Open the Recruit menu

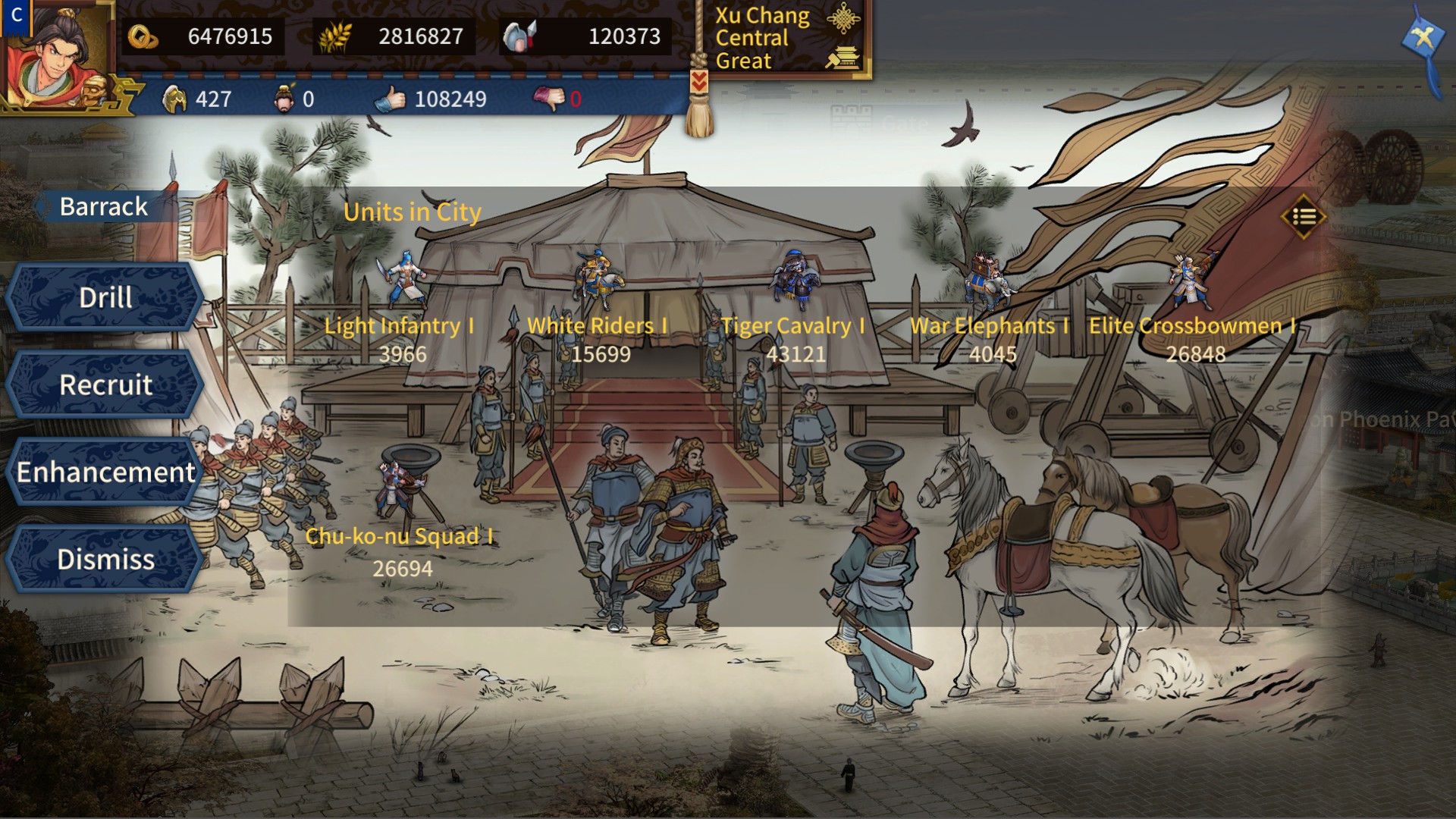pos(104,385)
